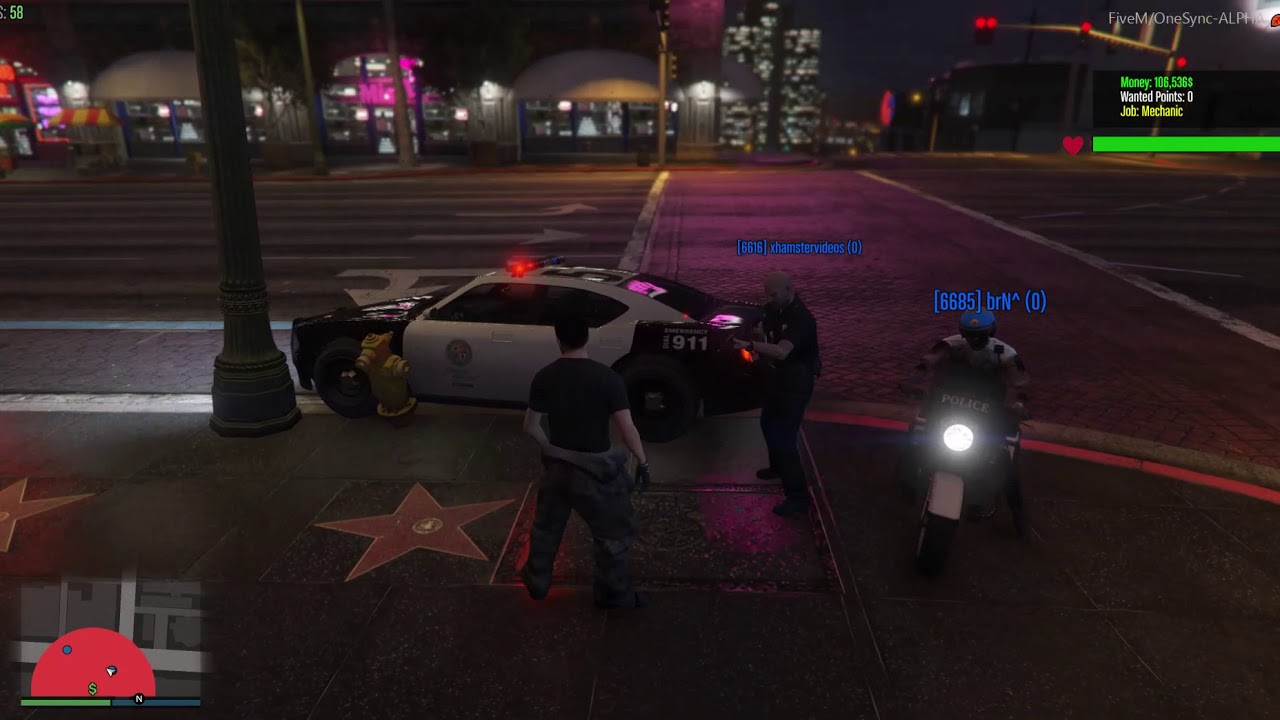The width and height of the screenshot is (1280, 720).
Task: Click the north N compass marker
Action: pyautogui.click(x=139, y=699)
